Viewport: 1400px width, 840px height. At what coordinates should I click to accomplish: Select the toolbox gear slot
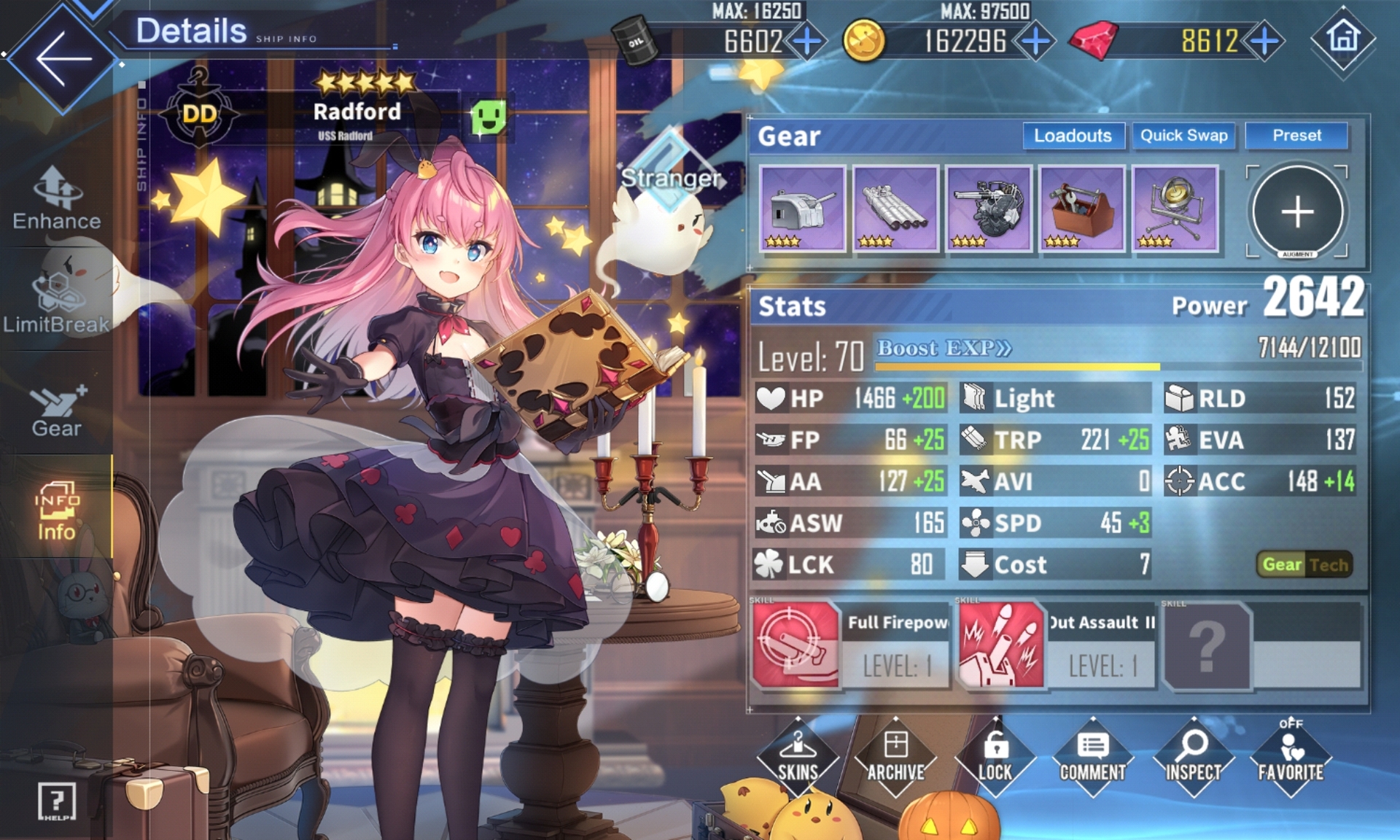pos(1082,209)
